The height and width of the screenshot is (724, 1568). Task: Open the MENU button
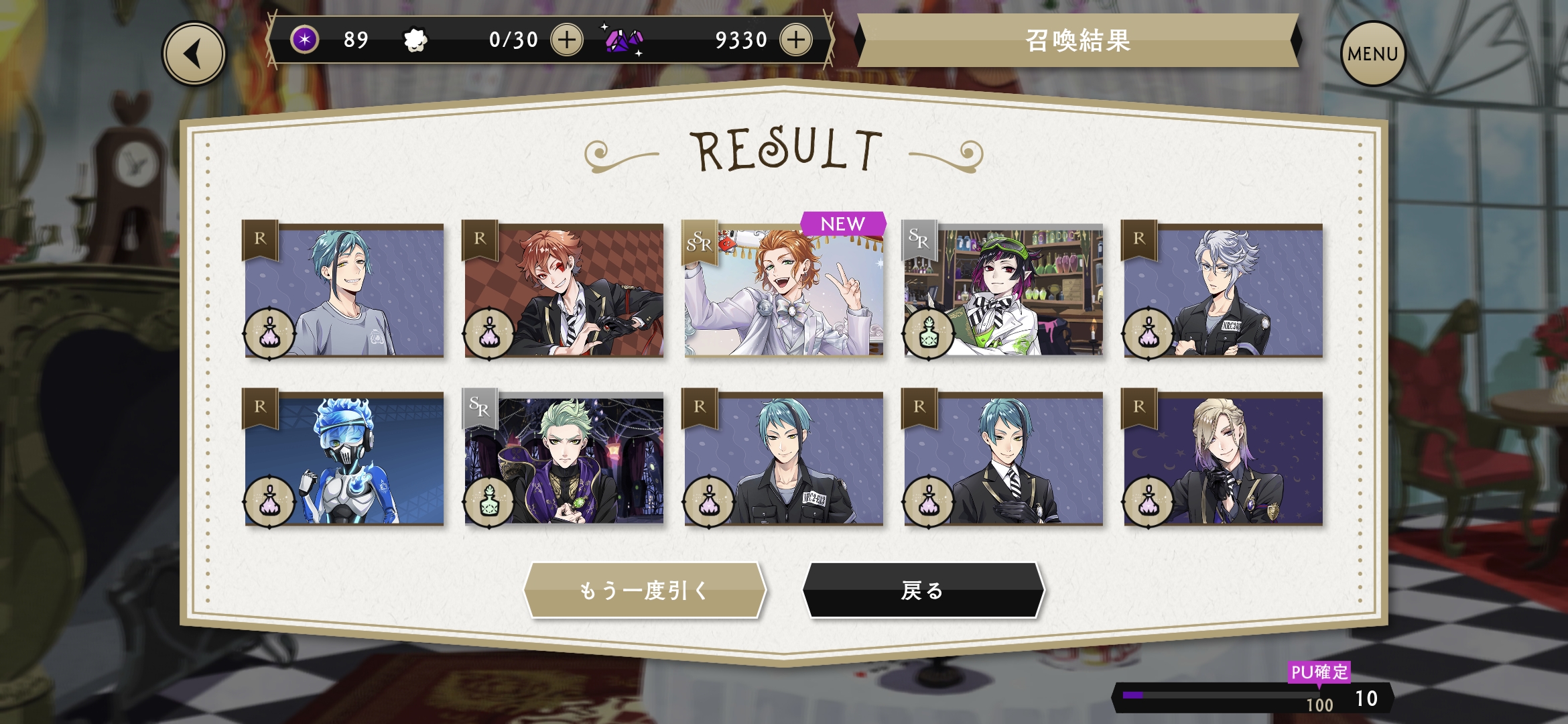(x=1372, y=54)
